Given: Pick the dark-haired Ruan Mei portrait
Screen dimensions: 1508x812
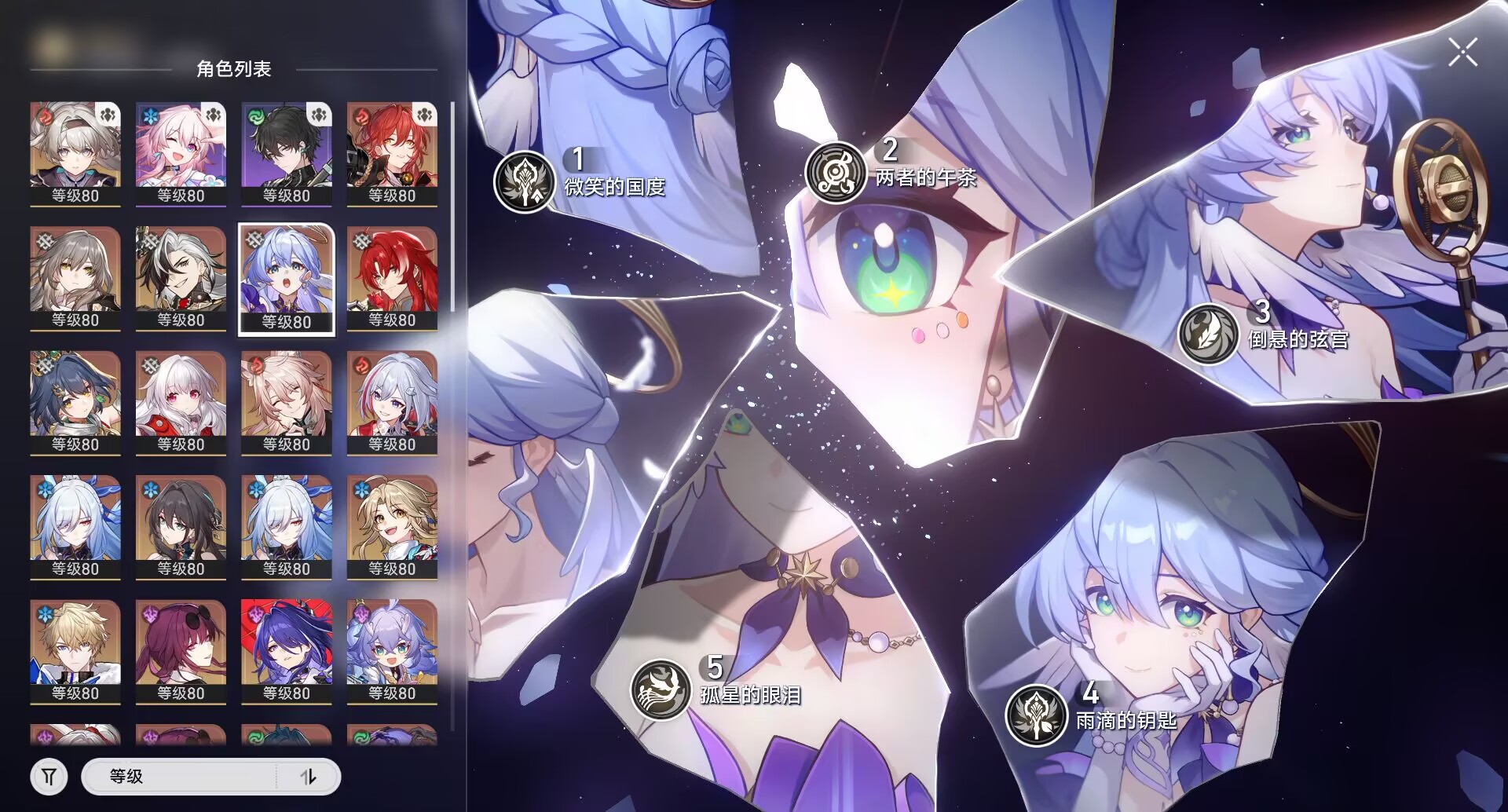Looking at the screenshot, I should coord(181,526).
